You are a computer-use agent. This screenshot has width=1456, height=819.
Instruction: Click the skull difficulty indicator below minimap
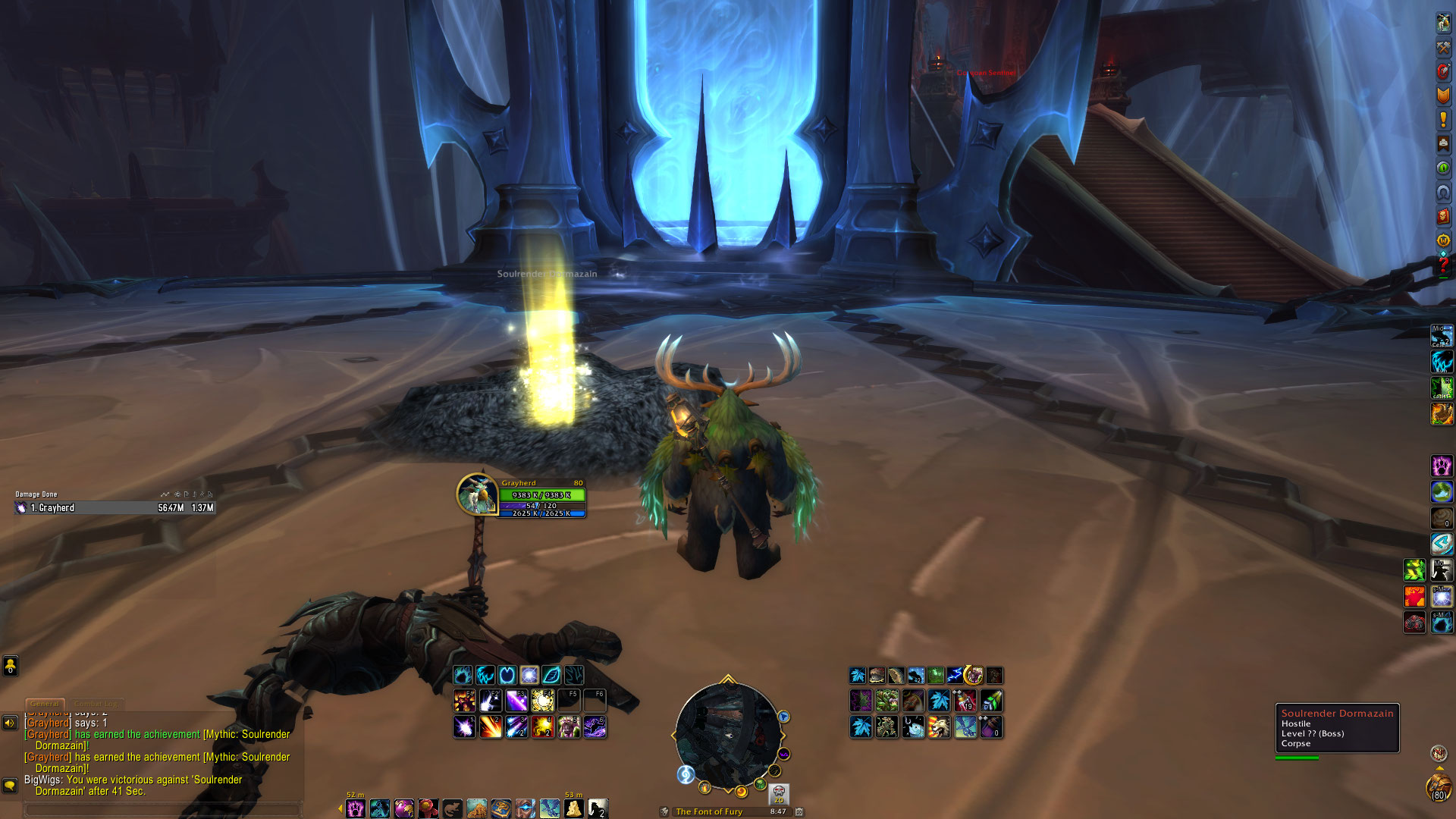click(778, 793)
